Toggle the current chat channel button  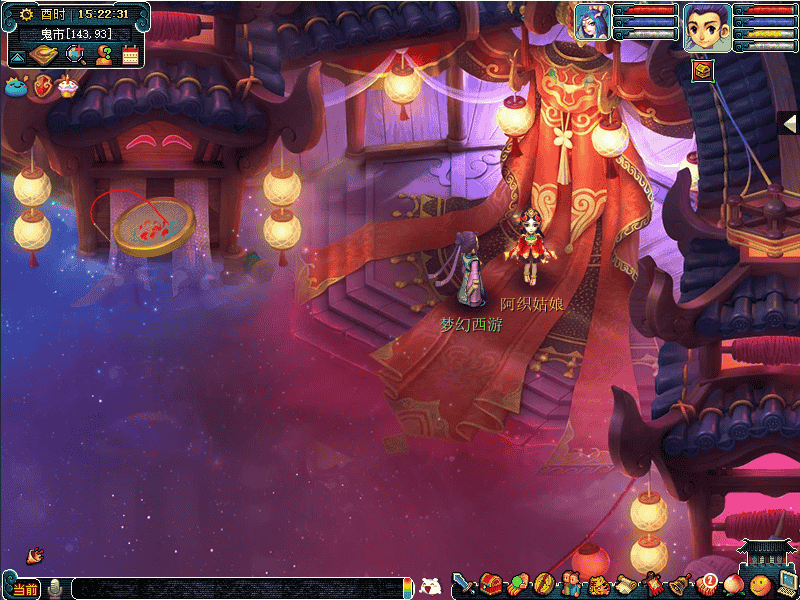[24, 589]
